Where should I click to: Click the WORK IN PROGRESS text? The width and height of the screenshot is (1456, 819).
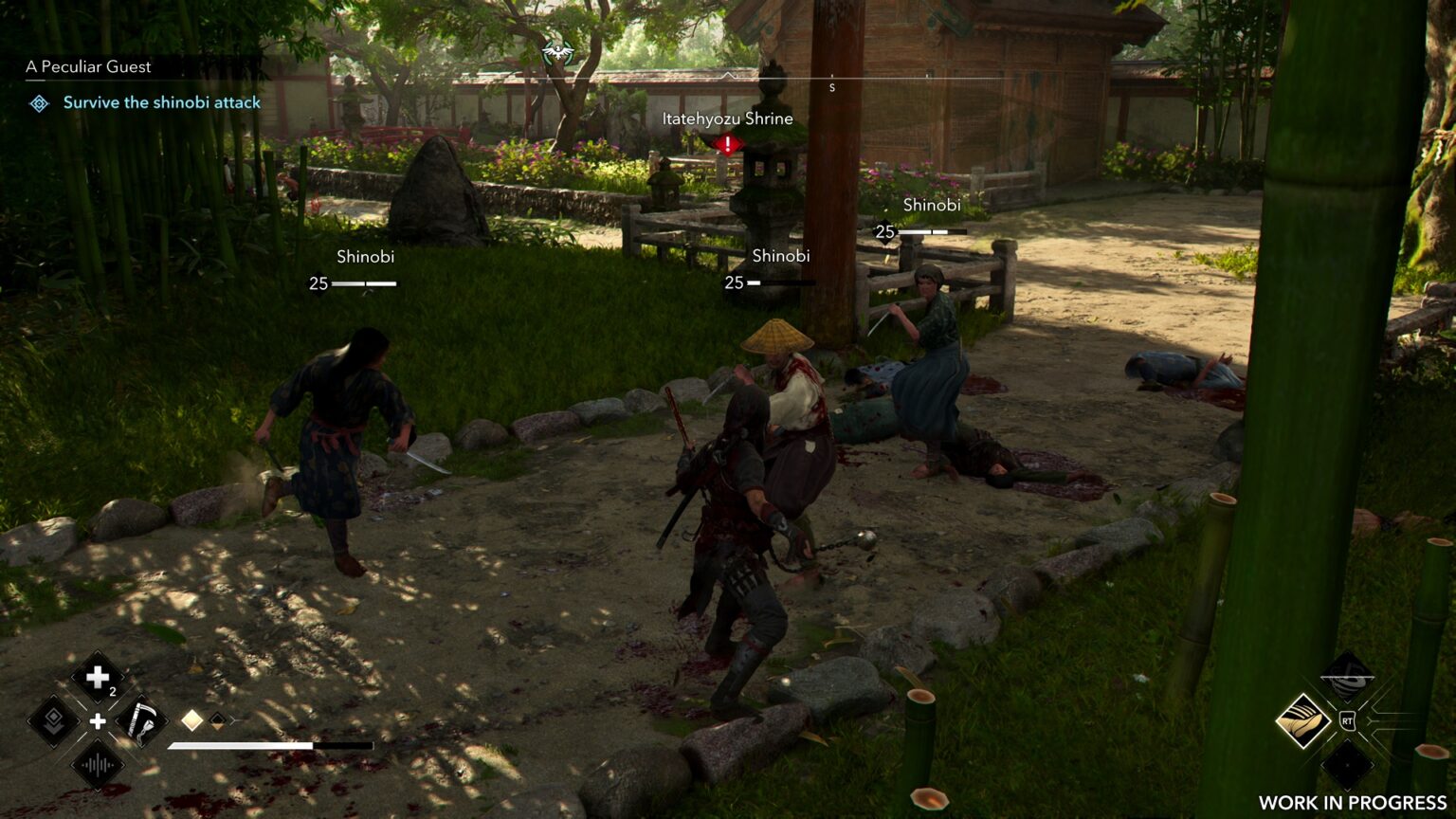pos(1352,801)
